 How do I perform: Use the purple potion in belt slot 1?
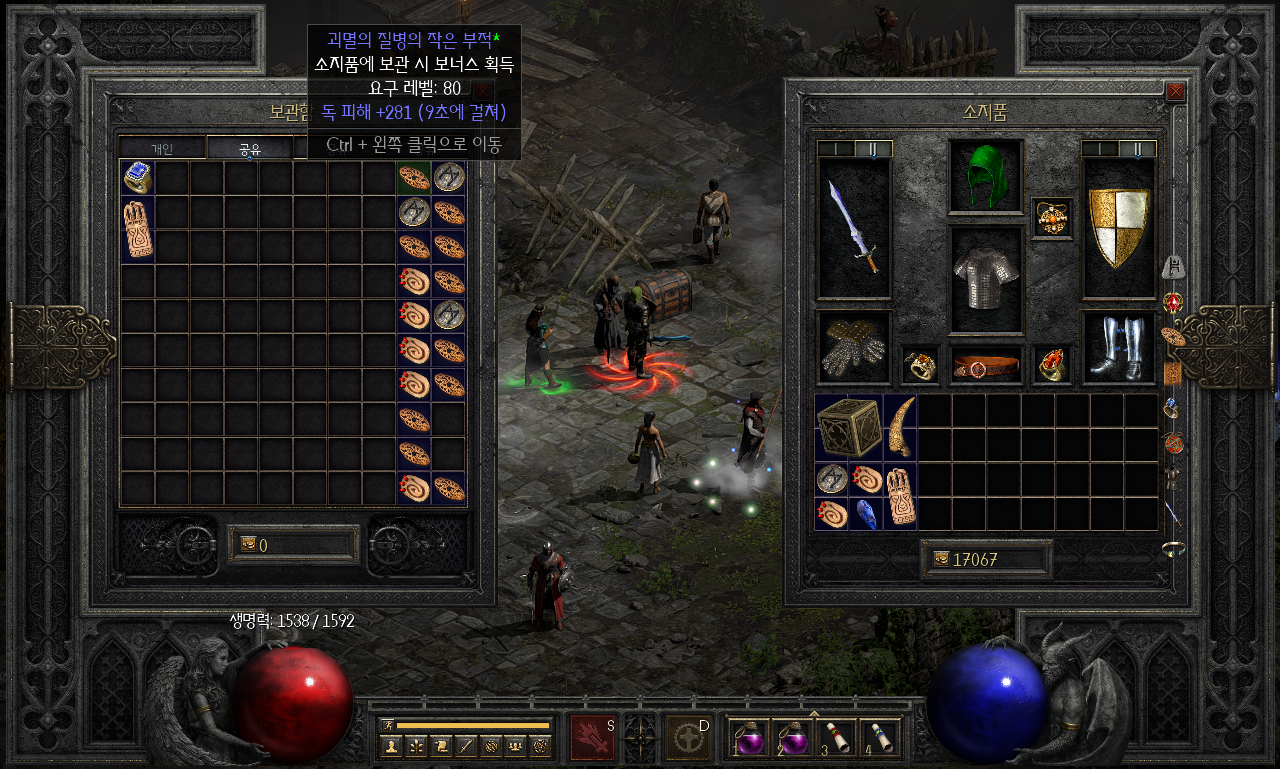[x=745, y=738]
